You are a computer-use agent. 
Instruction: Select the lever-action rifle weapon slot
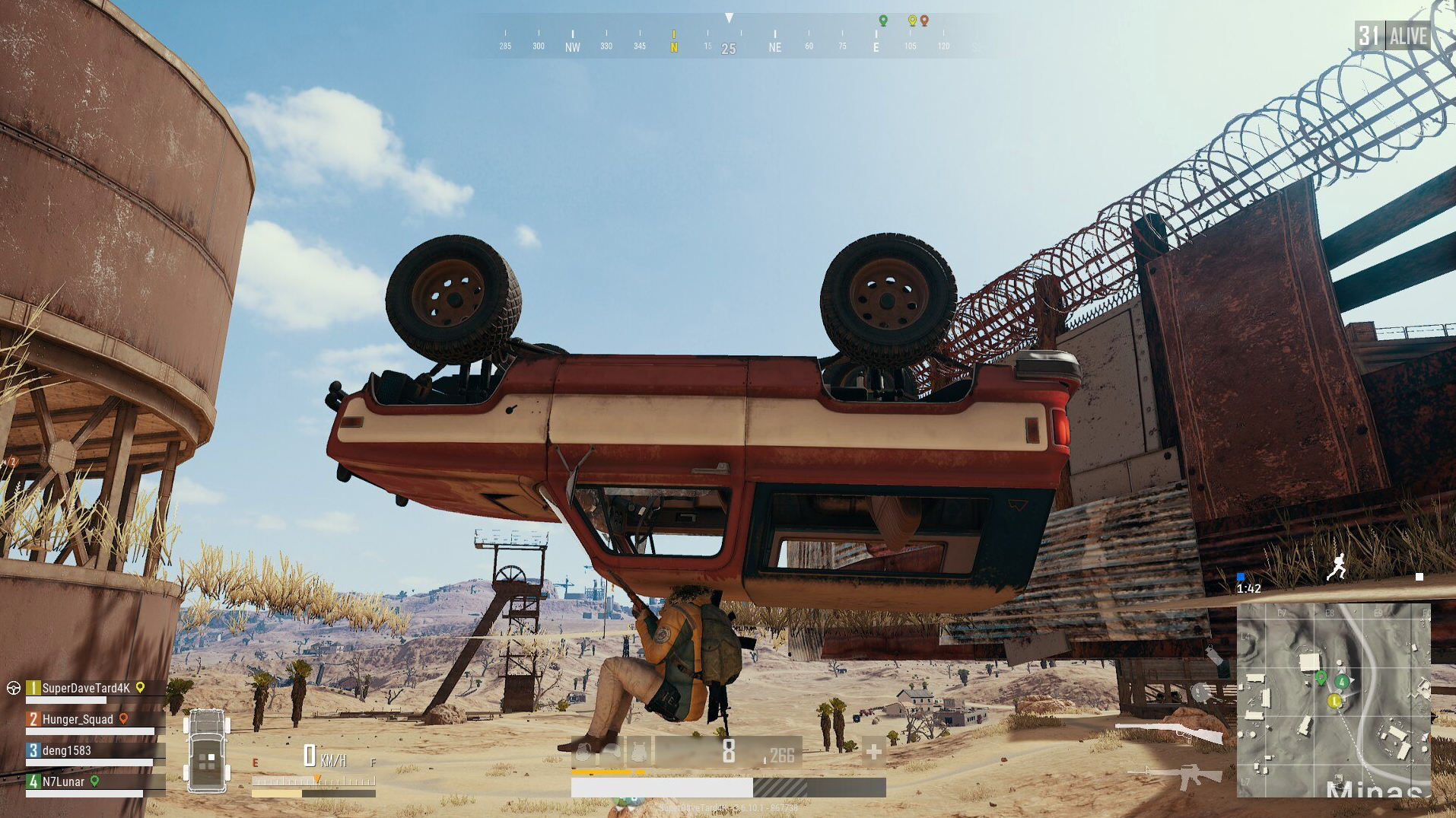point(1168,731)
